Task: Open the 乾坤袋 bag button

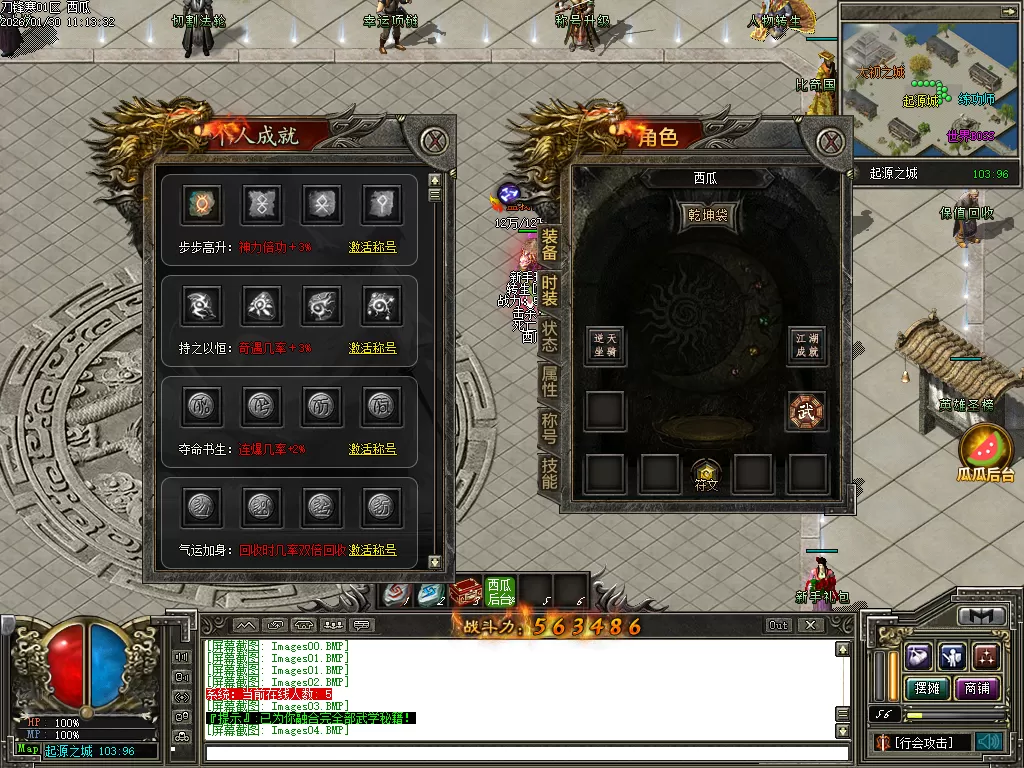Action: click(x=707, y=215)
